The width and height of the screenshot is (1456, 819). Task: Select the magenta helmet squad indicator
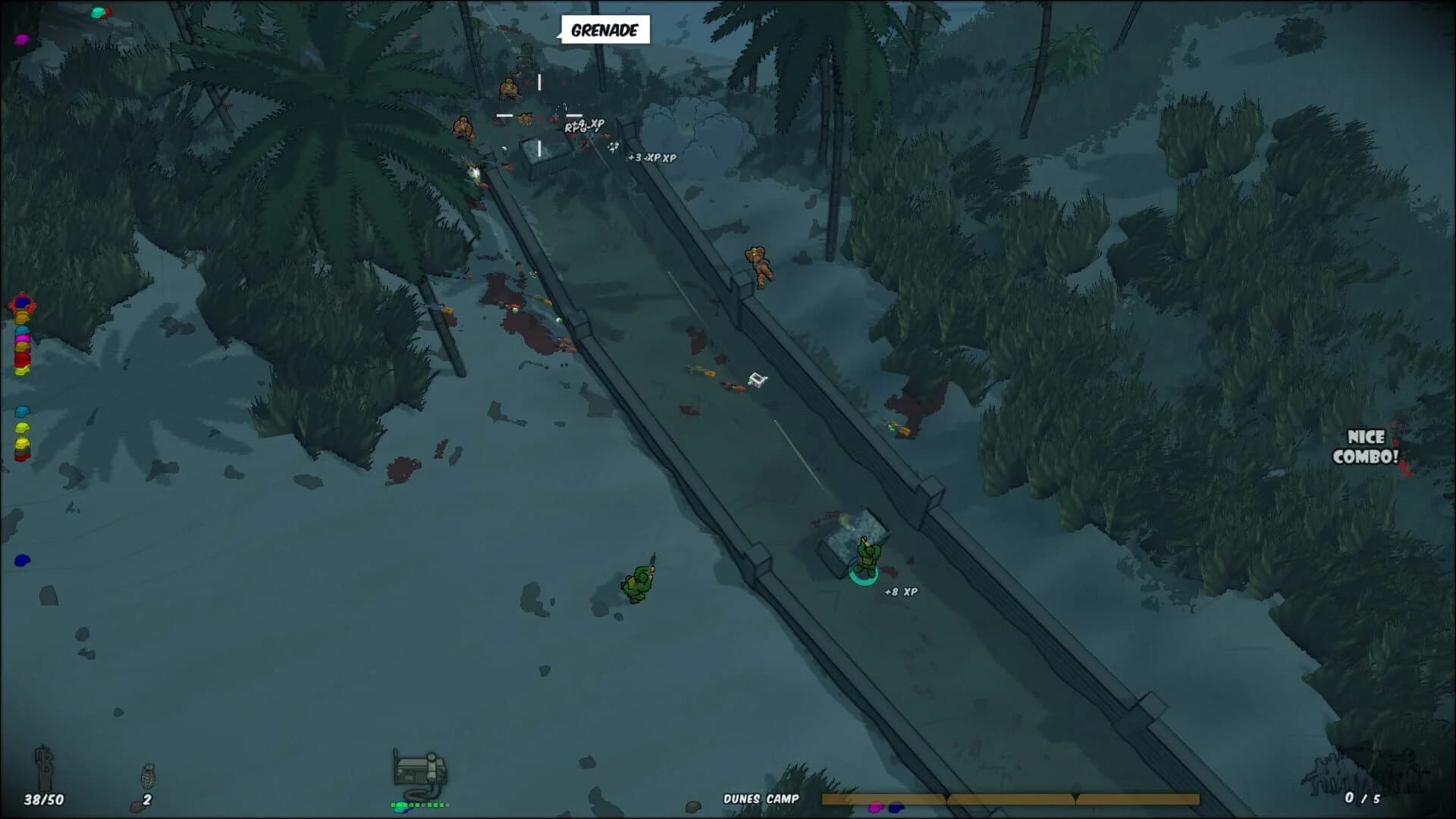(x=21, y=338)
